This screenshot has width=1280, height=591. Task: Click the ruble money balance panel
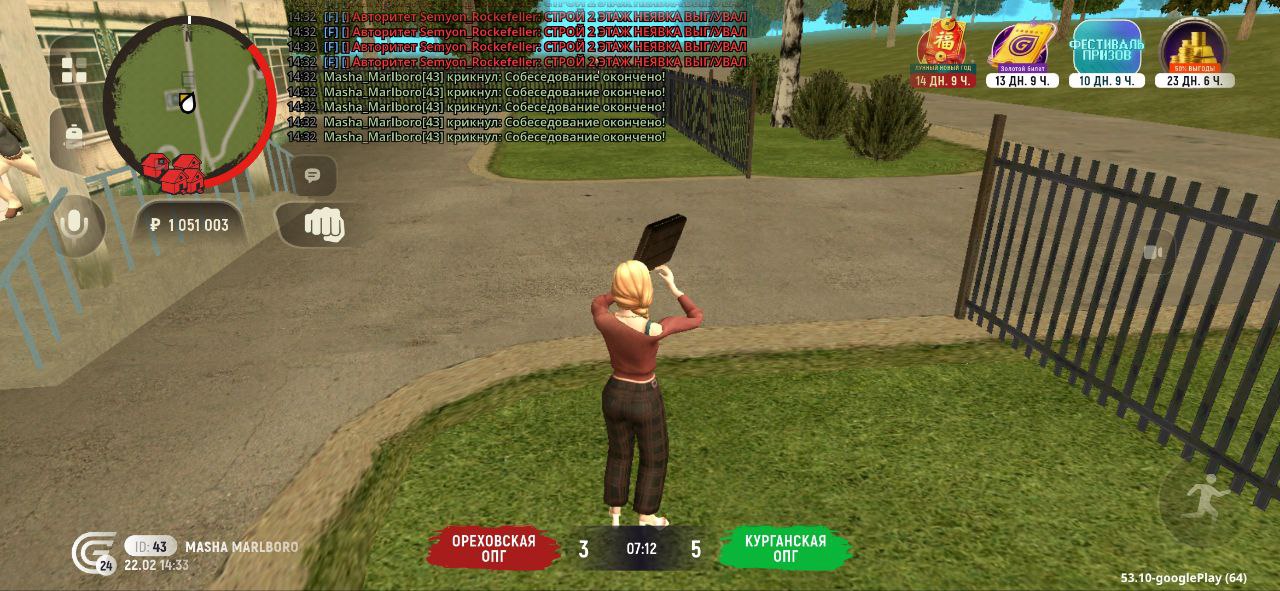click(189, 225)
